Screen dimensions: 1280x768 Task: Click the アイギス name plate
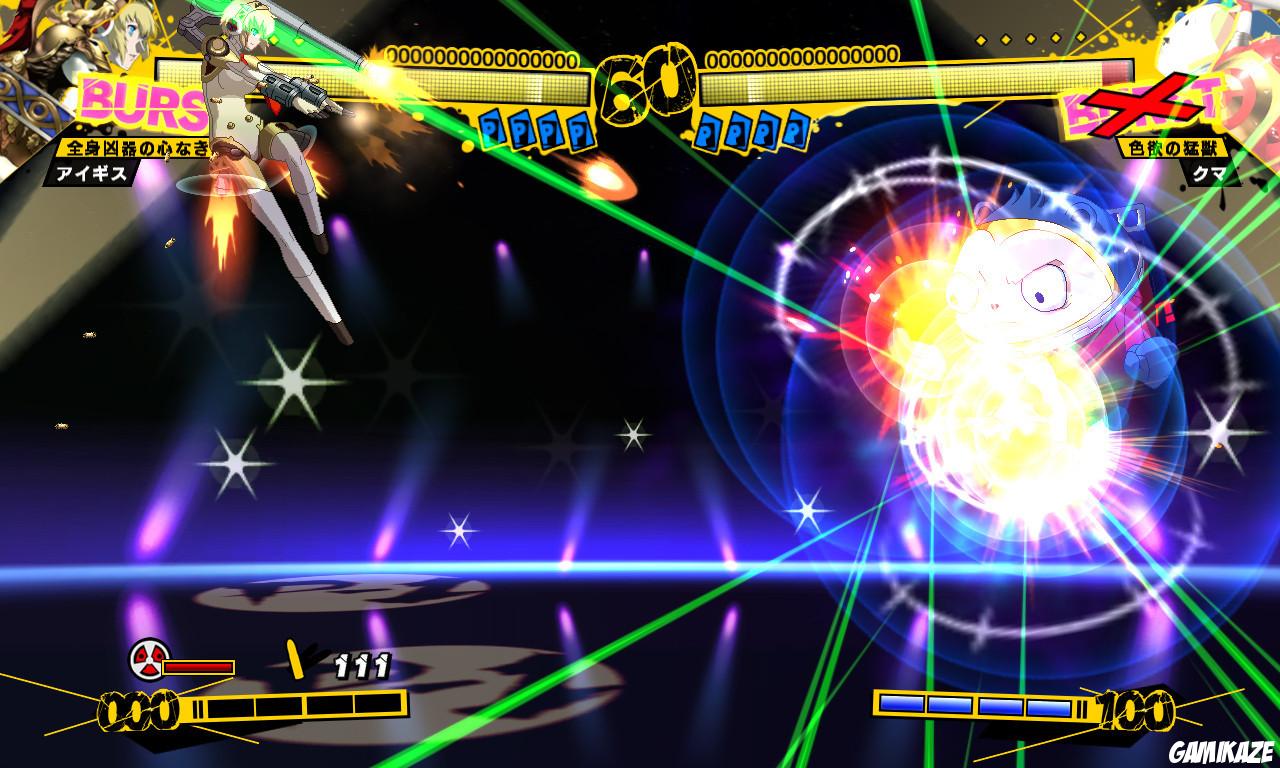pos(95,174)
